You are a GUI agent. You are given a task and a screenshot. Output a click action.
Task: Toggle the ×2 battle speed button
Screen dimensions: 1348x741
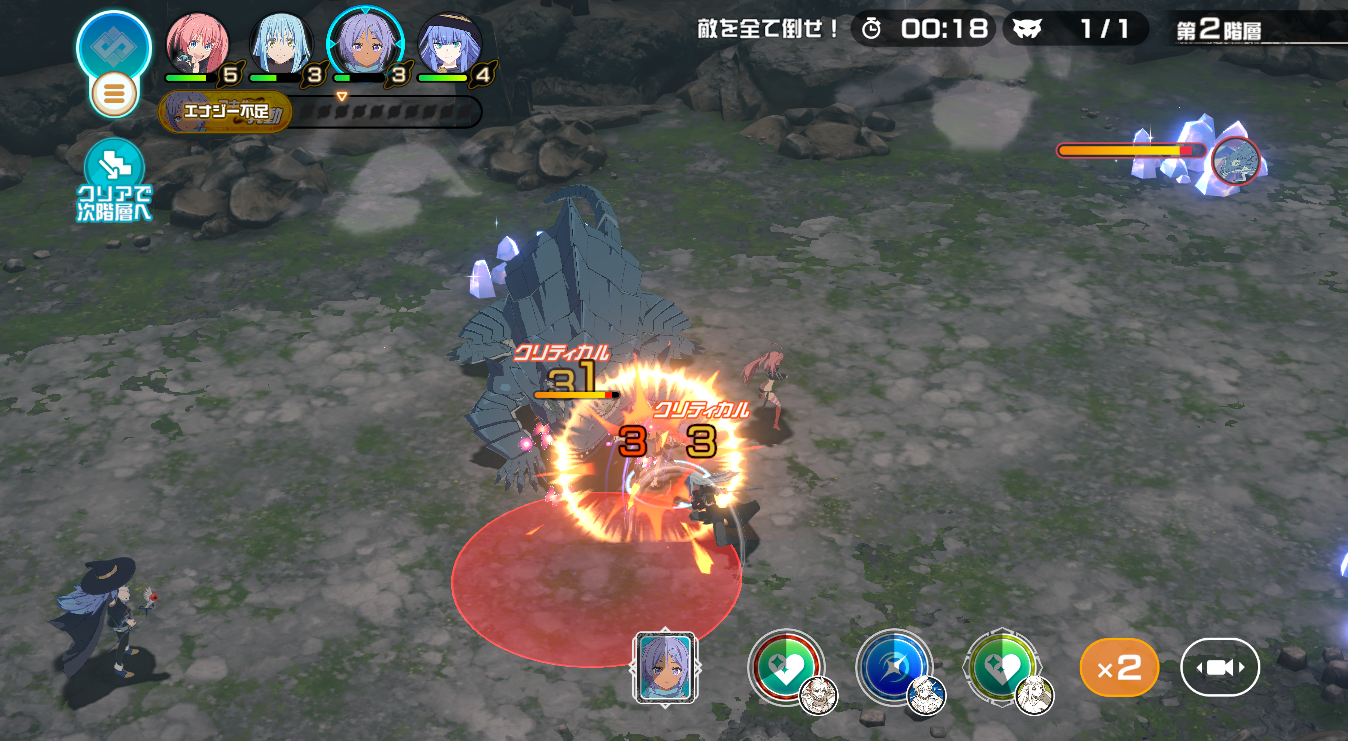tap(1119, 667)
